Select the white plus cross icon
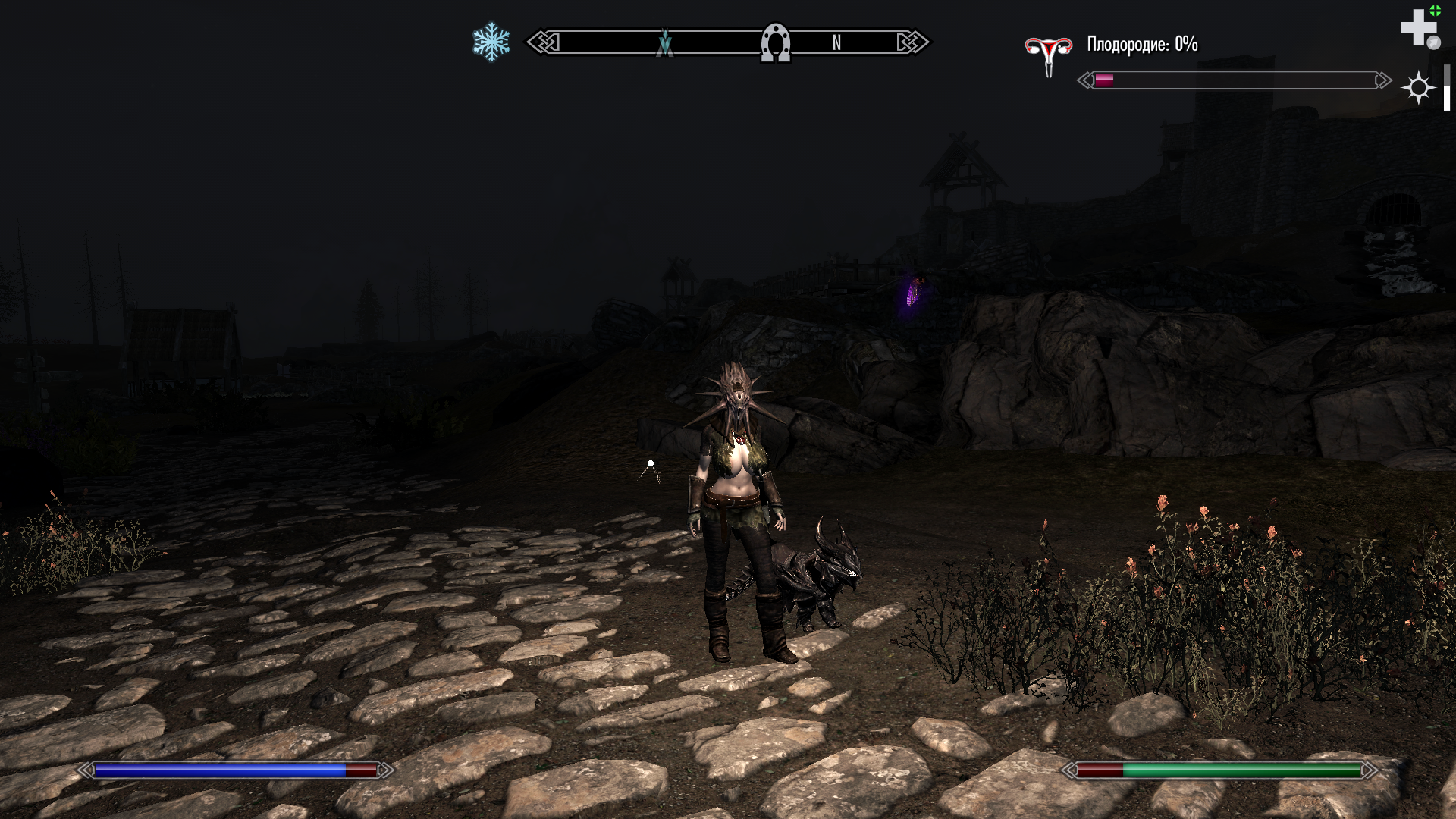 point(1417,28)
